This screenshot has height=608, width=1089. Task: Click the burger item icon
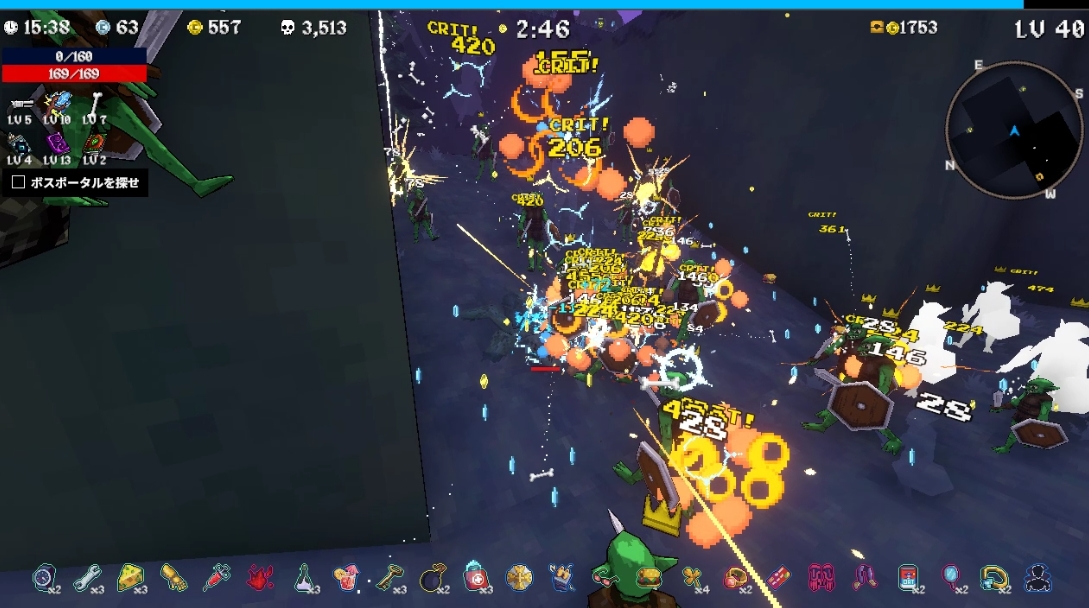[650, 576]
